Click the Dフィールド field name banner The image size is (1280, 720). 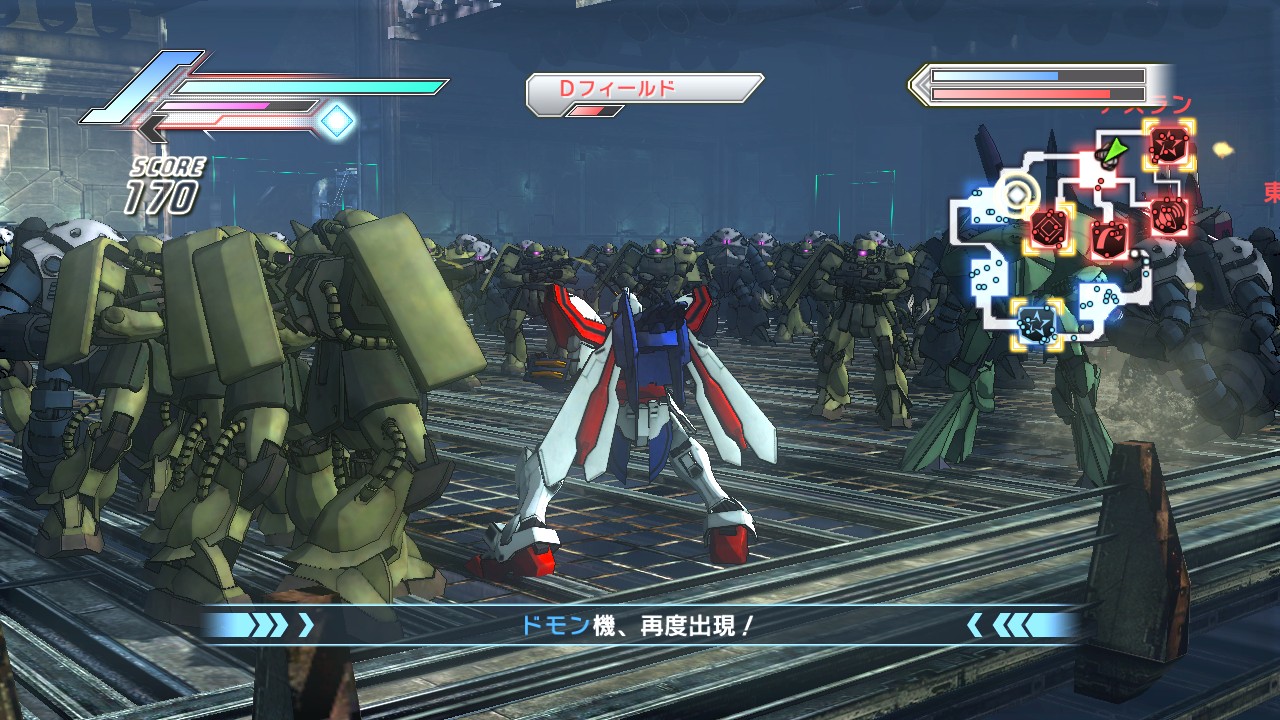point(644,89)
